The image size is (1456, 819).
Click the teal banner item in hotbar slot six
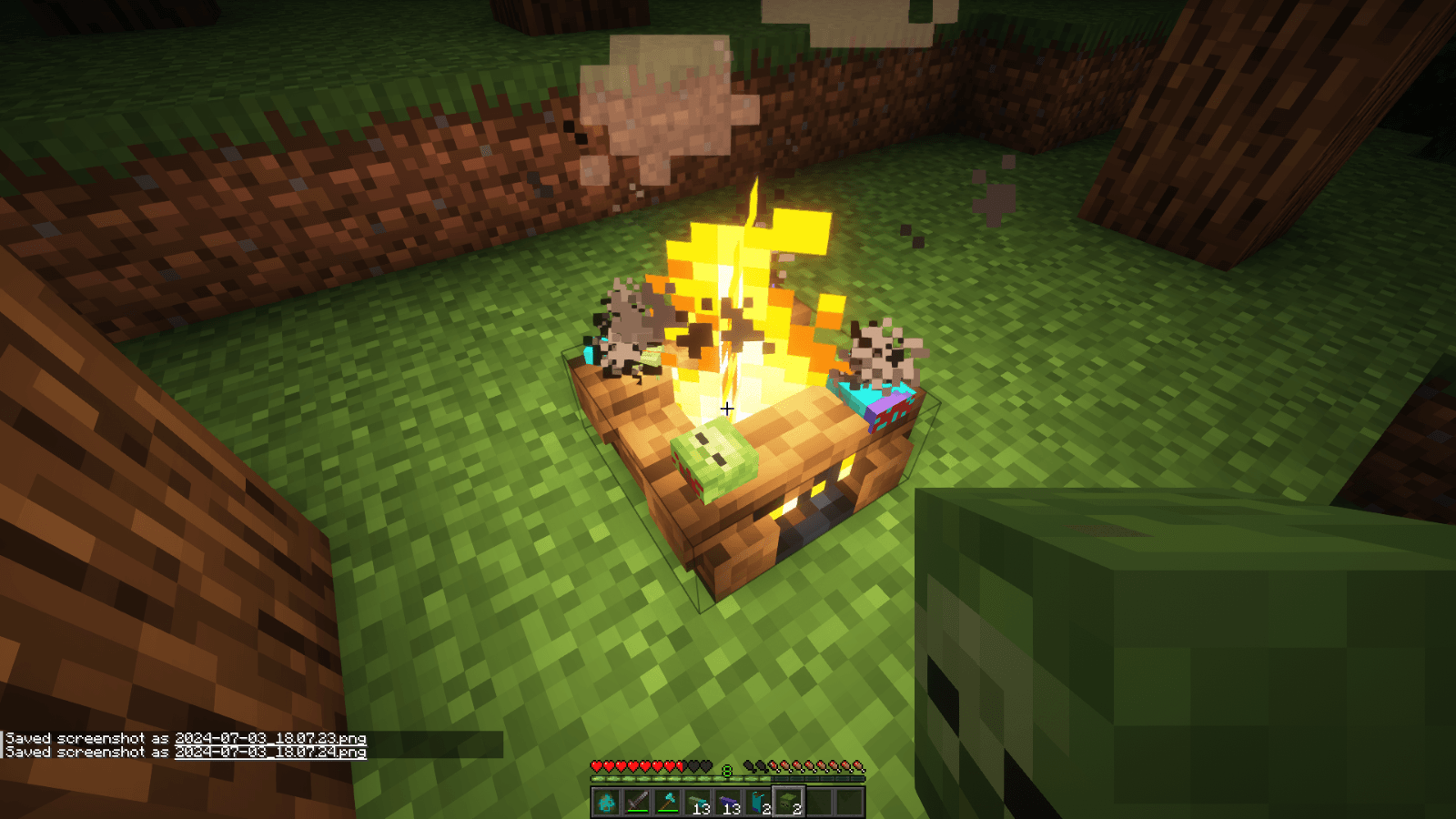(x=758, y=799)
